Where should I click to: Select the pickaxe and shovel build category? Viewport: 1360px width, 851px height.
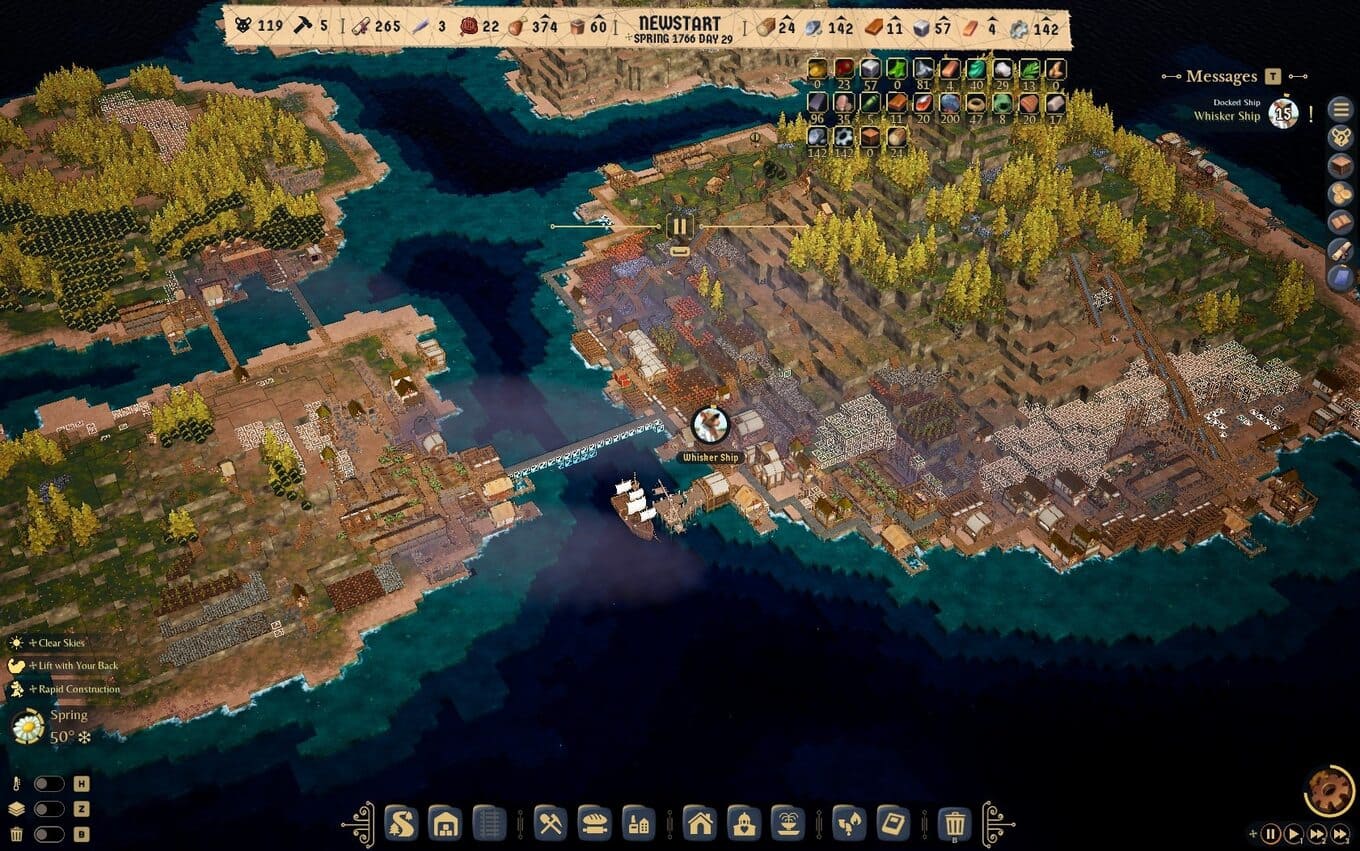point(551,823)
